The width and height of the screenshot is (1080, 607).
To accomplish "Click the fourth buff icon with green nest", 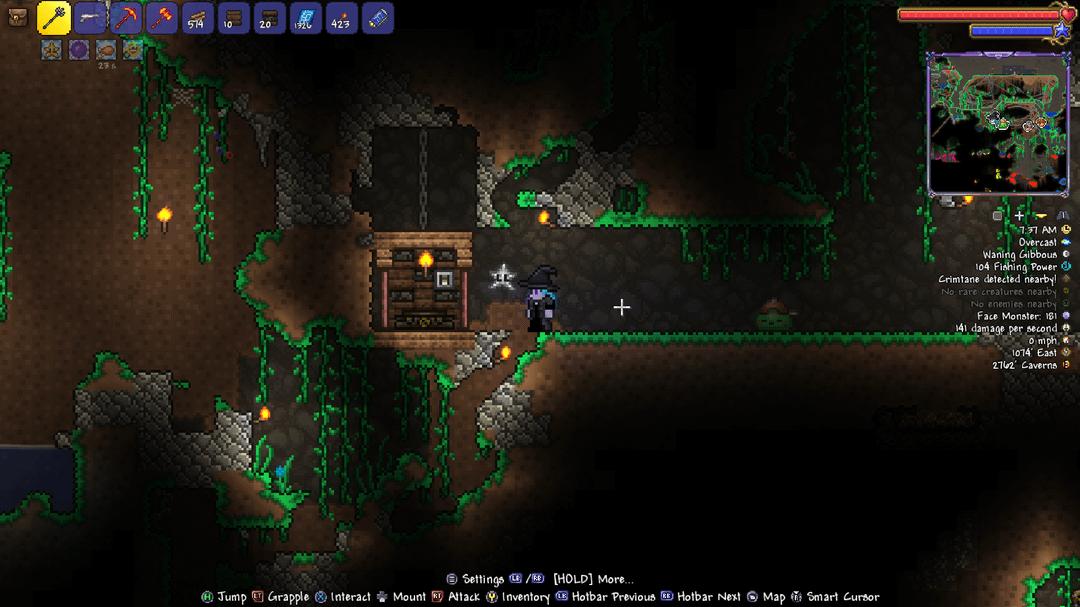I will [132, 49].
